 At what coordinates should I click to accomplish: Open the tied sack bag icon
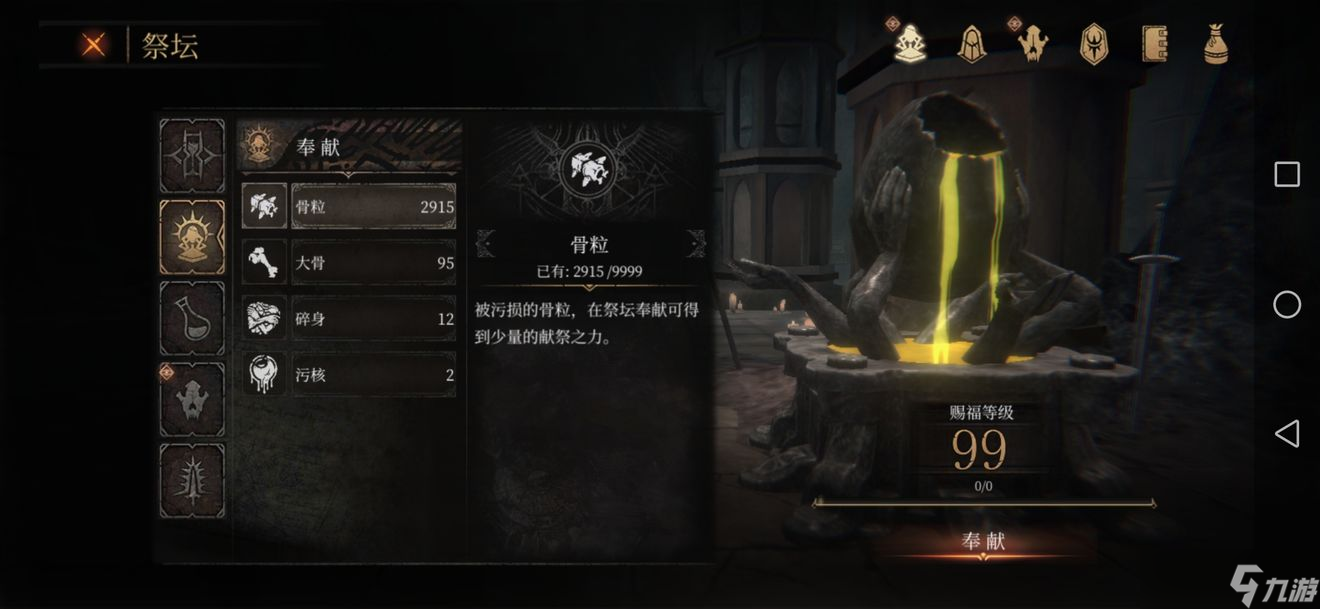[1216, 44]
